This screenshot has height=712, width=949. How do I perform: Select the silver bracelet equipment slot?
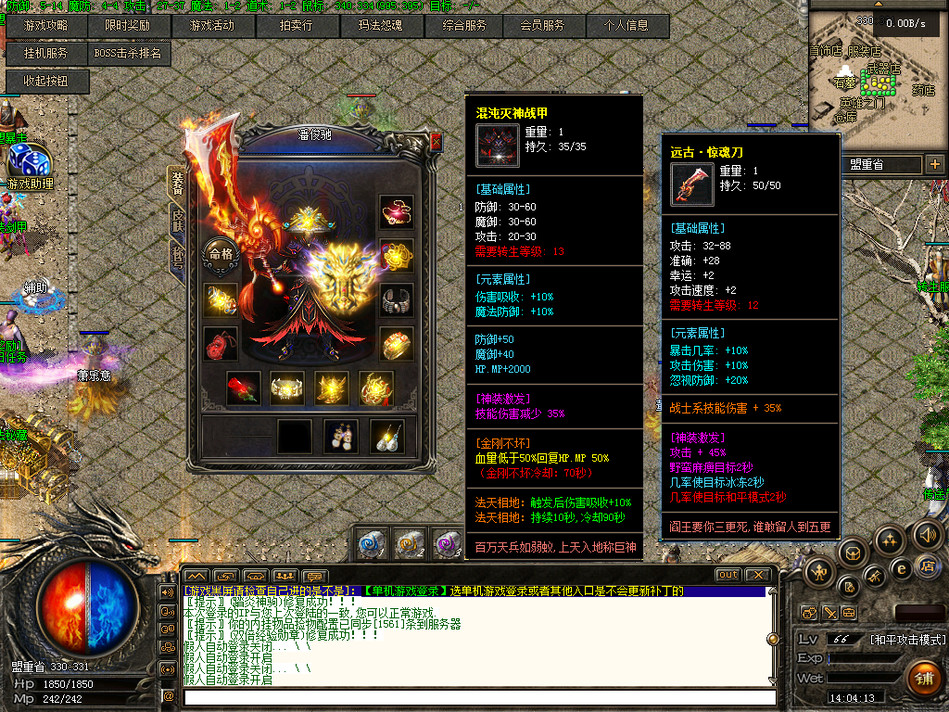[397, 299]
